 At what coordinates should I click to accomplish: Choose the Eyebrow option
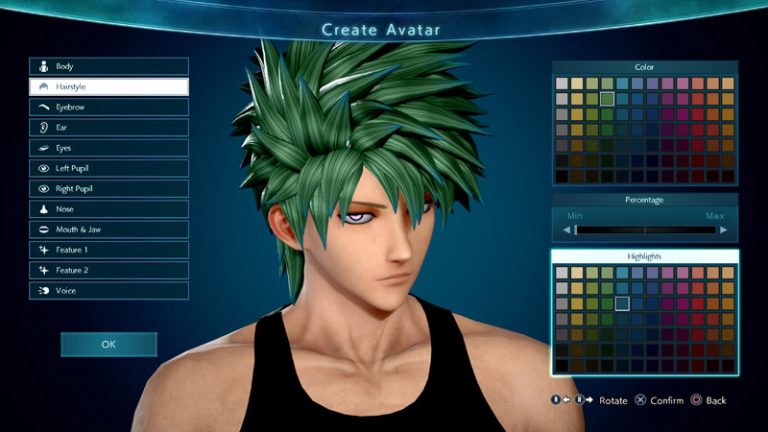point(108,107)
